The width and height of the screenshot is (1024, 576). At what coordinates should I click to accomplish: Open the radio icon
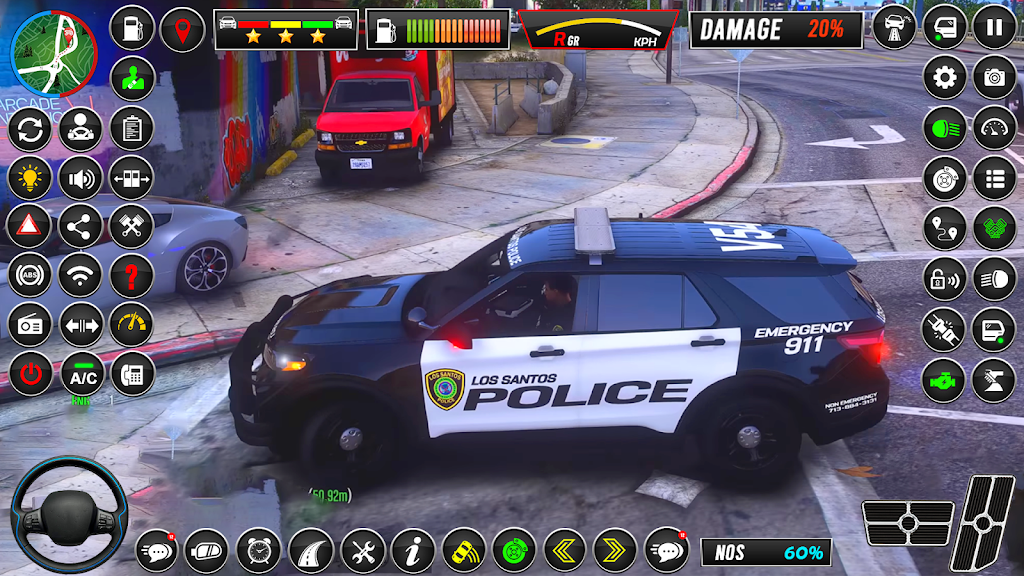[30, 324]
